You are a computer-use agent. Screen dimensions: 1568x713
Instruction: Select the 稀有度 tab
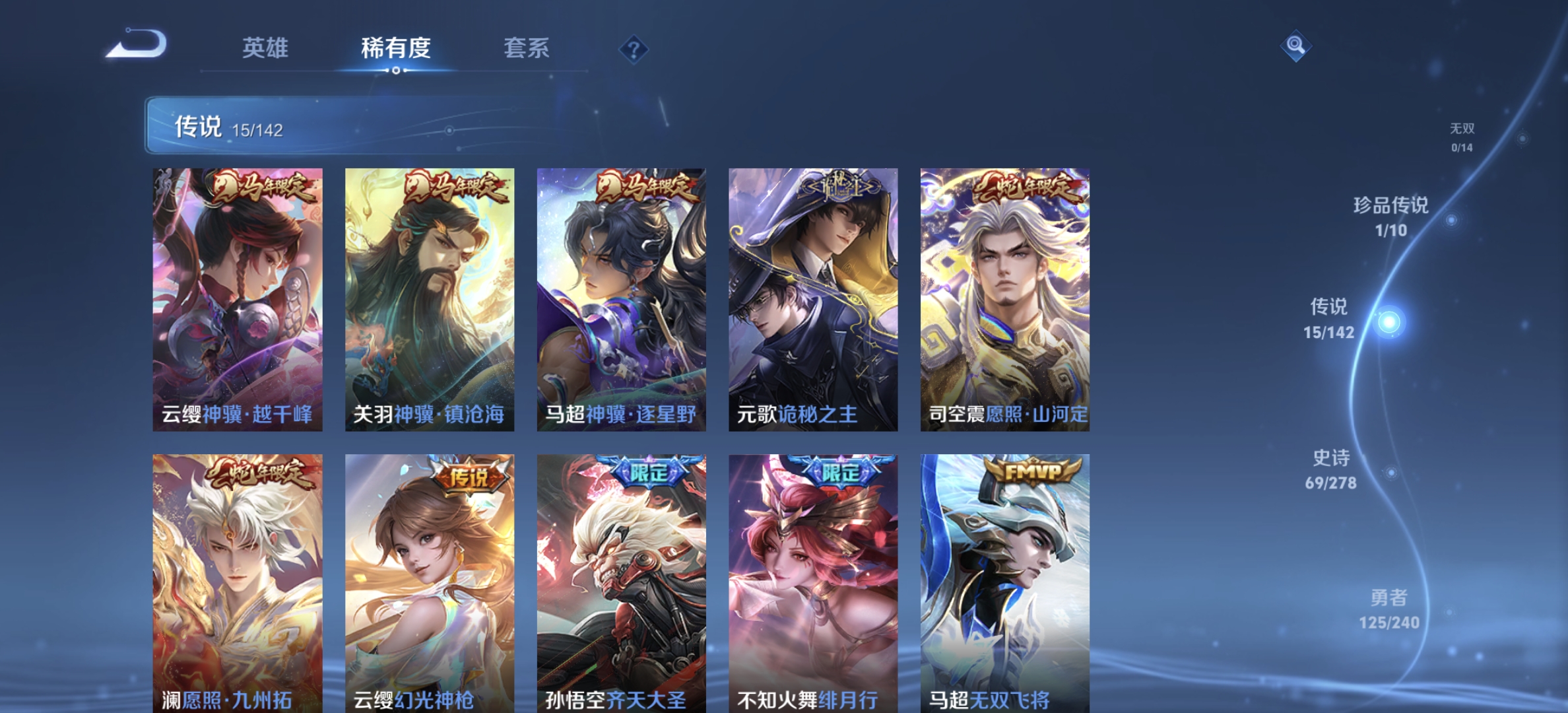395,49
